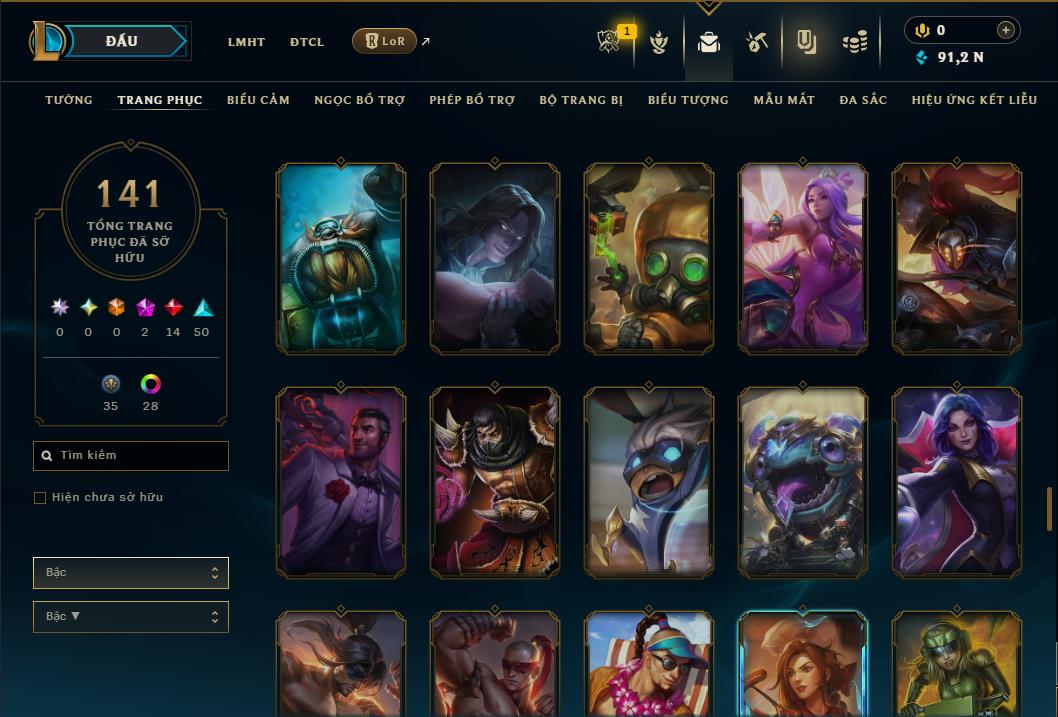Choose the white tuxedo rose skin card
This screenshot has width=1058, height=717.
click(x=341, y=481)
